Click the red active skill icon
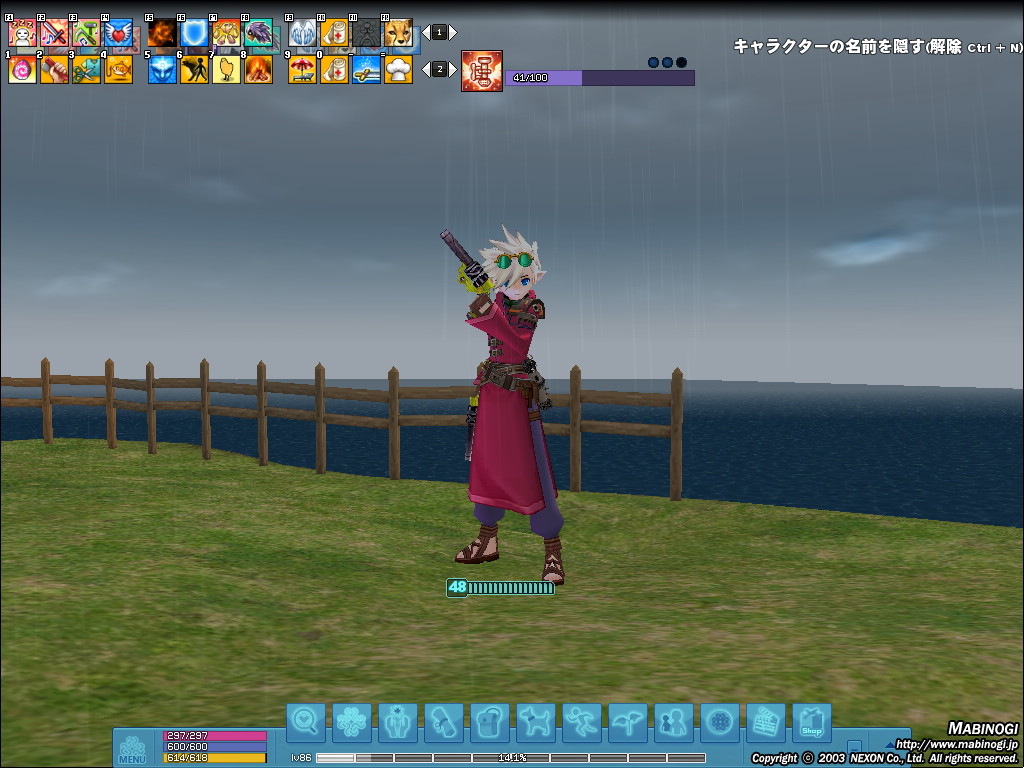This screenshot has height=768, width=1024. pos(482,71)
